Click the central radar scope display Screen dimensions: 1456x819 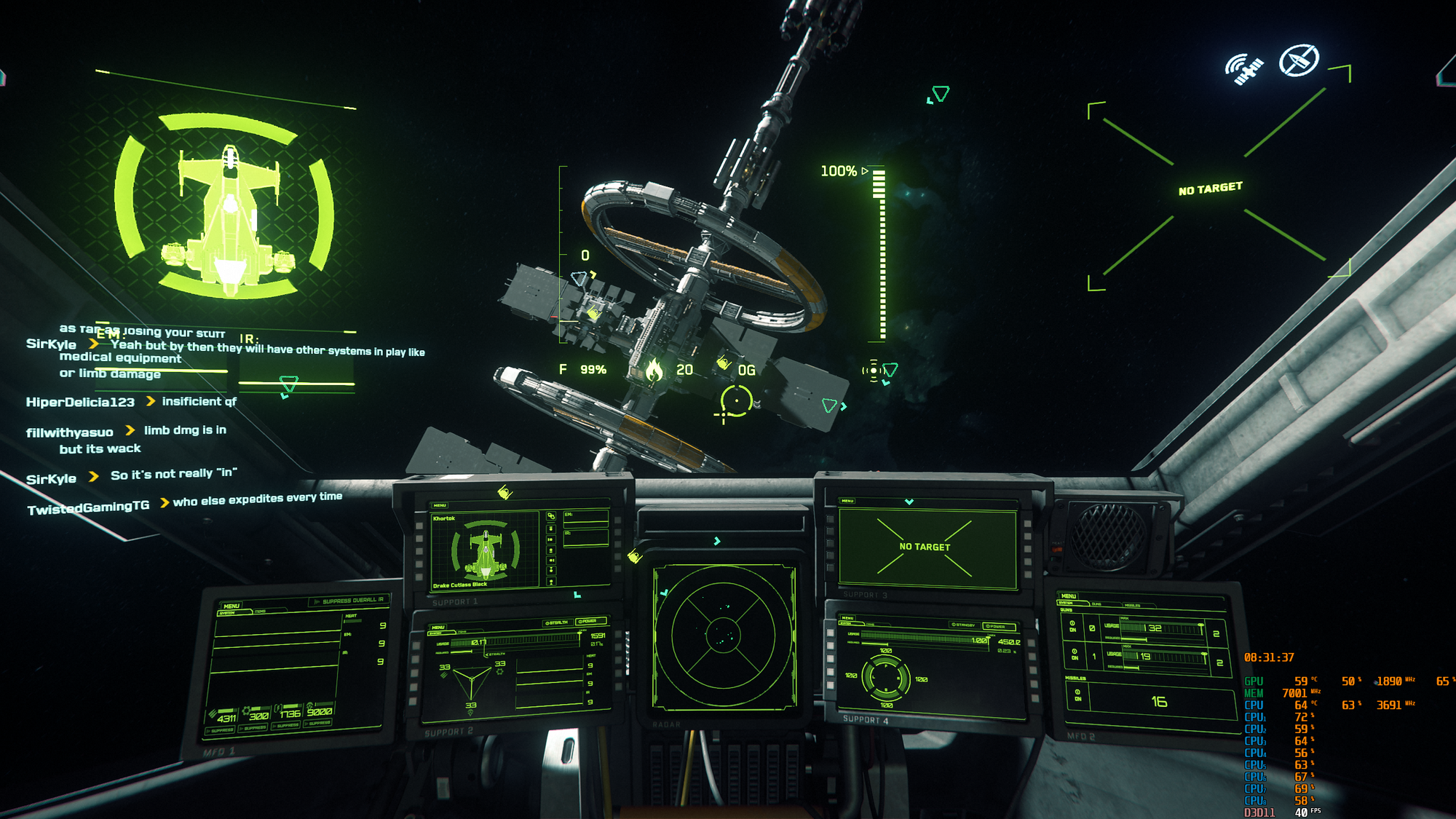coord(724,636)
